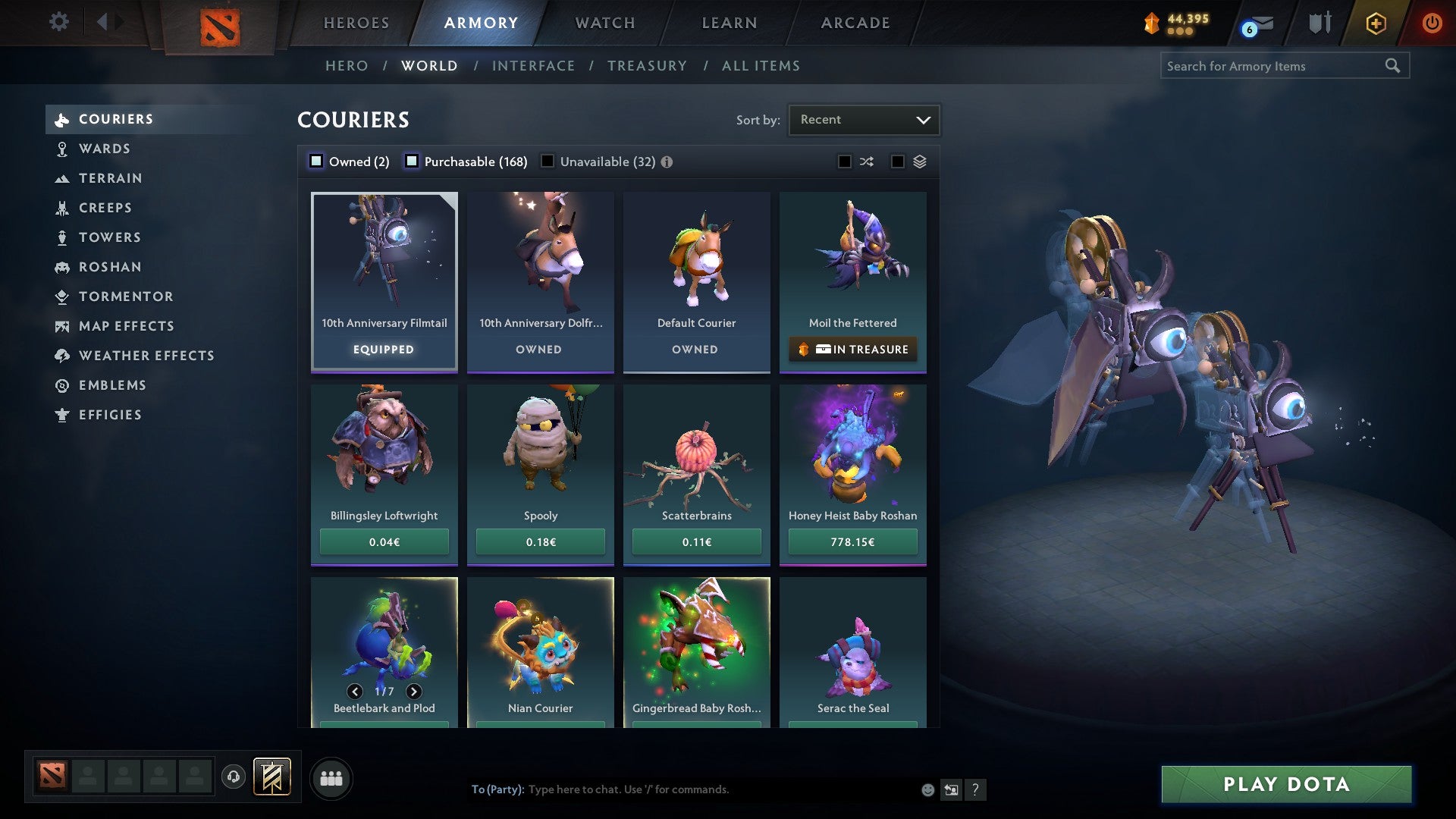This screenshot has width=1456, height=819.
Task: Switch to the WATCH tab
Action: [x=604, y=23]
